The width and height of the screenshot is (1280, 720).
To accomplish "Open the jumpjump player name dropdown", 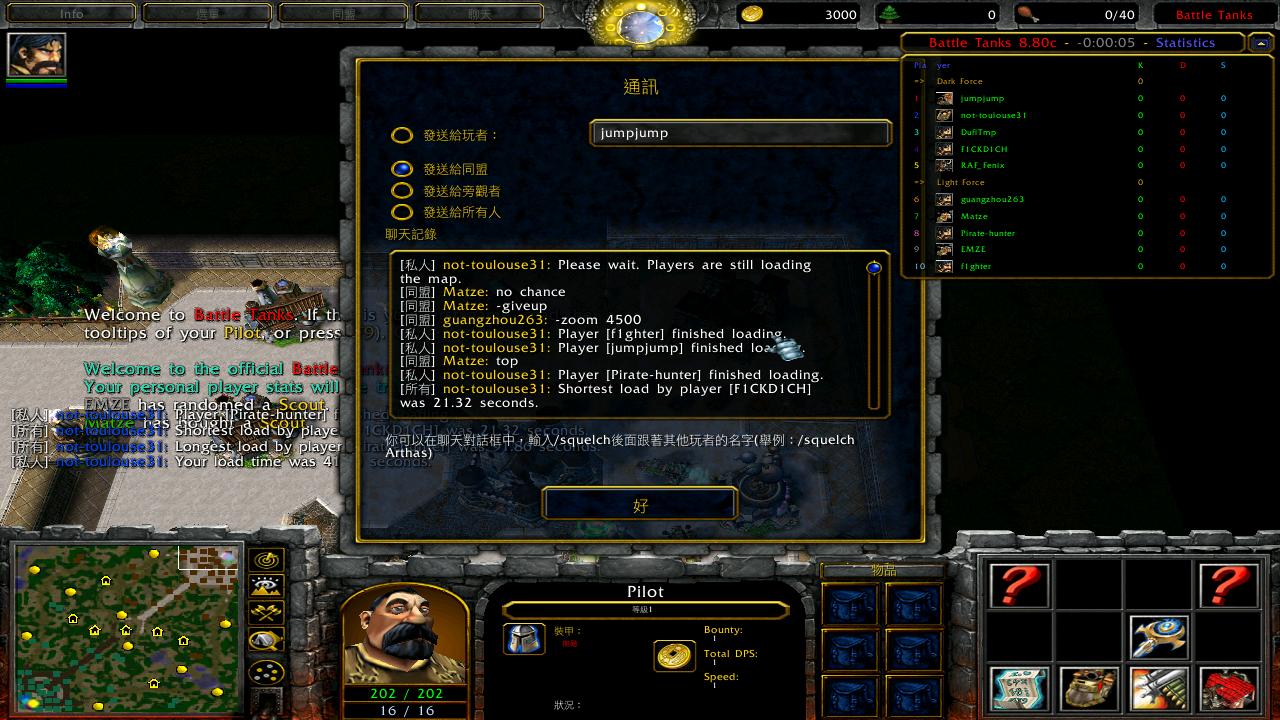I will tap(740, 133).
